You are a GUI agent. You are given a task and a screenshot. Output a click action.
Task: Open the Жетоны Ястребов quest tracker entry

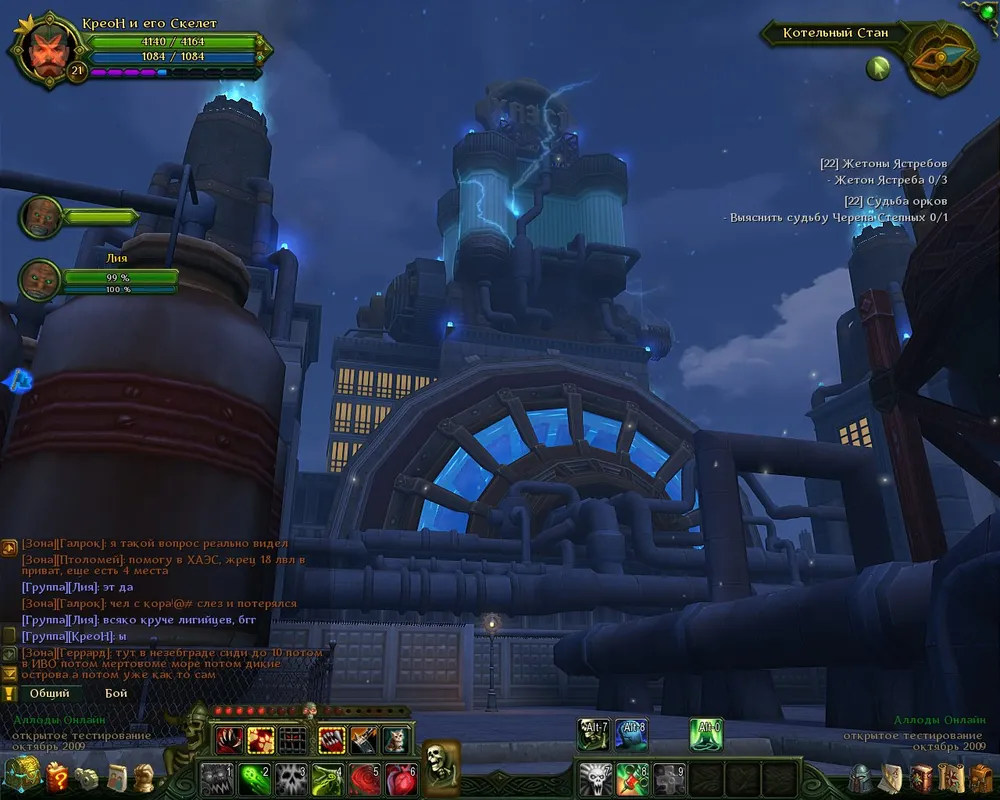coord(883,163)
